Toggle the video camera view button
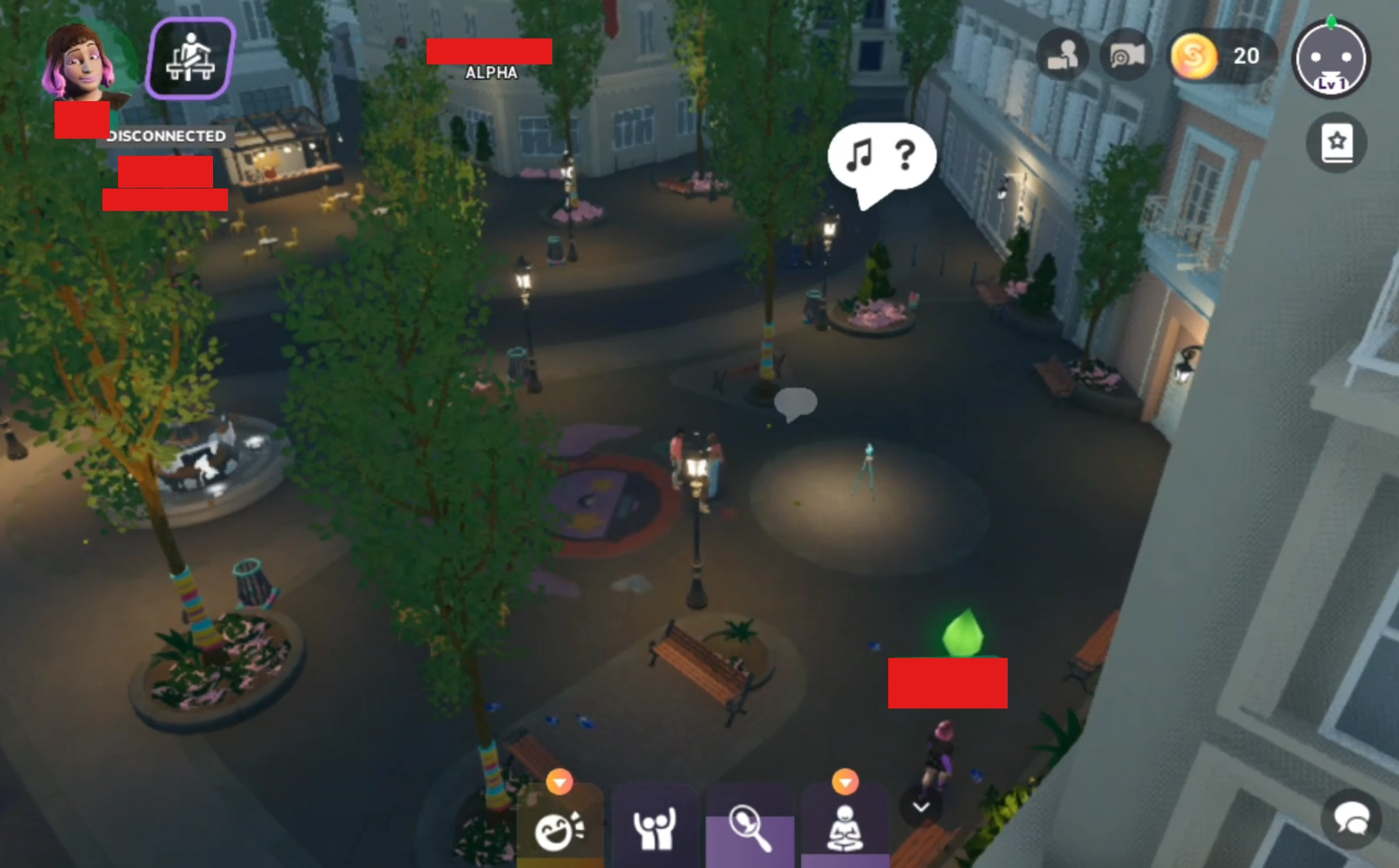 click(1127, 56)
